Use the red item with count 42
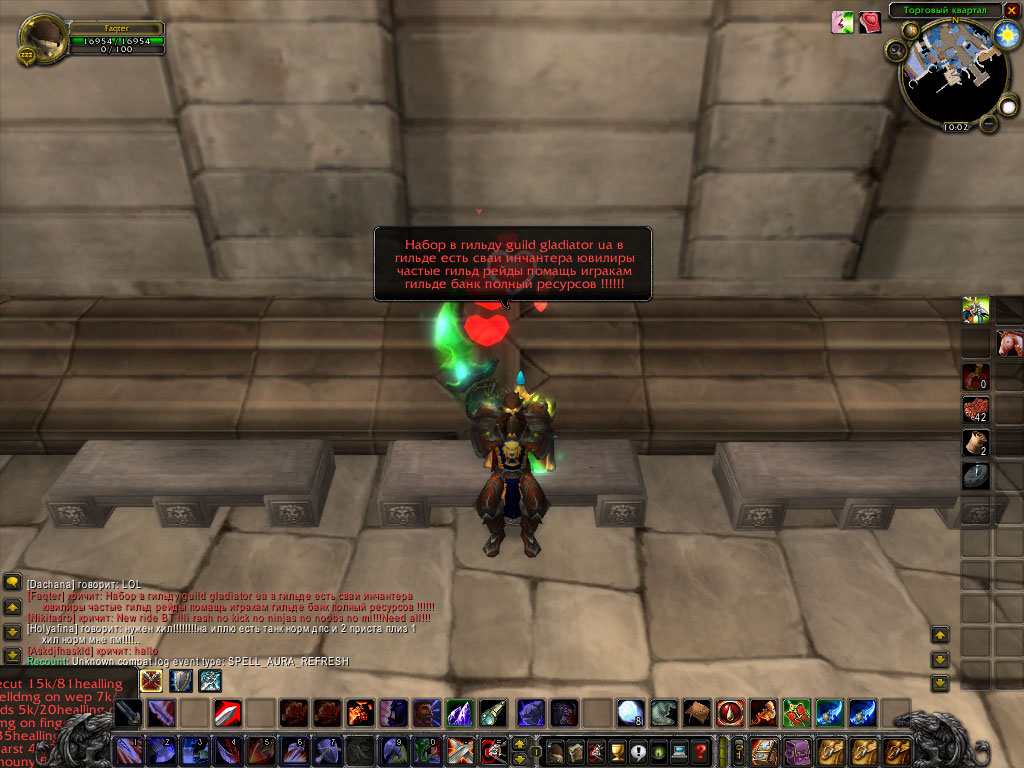 pyautogui.click(x=975, y=410)
